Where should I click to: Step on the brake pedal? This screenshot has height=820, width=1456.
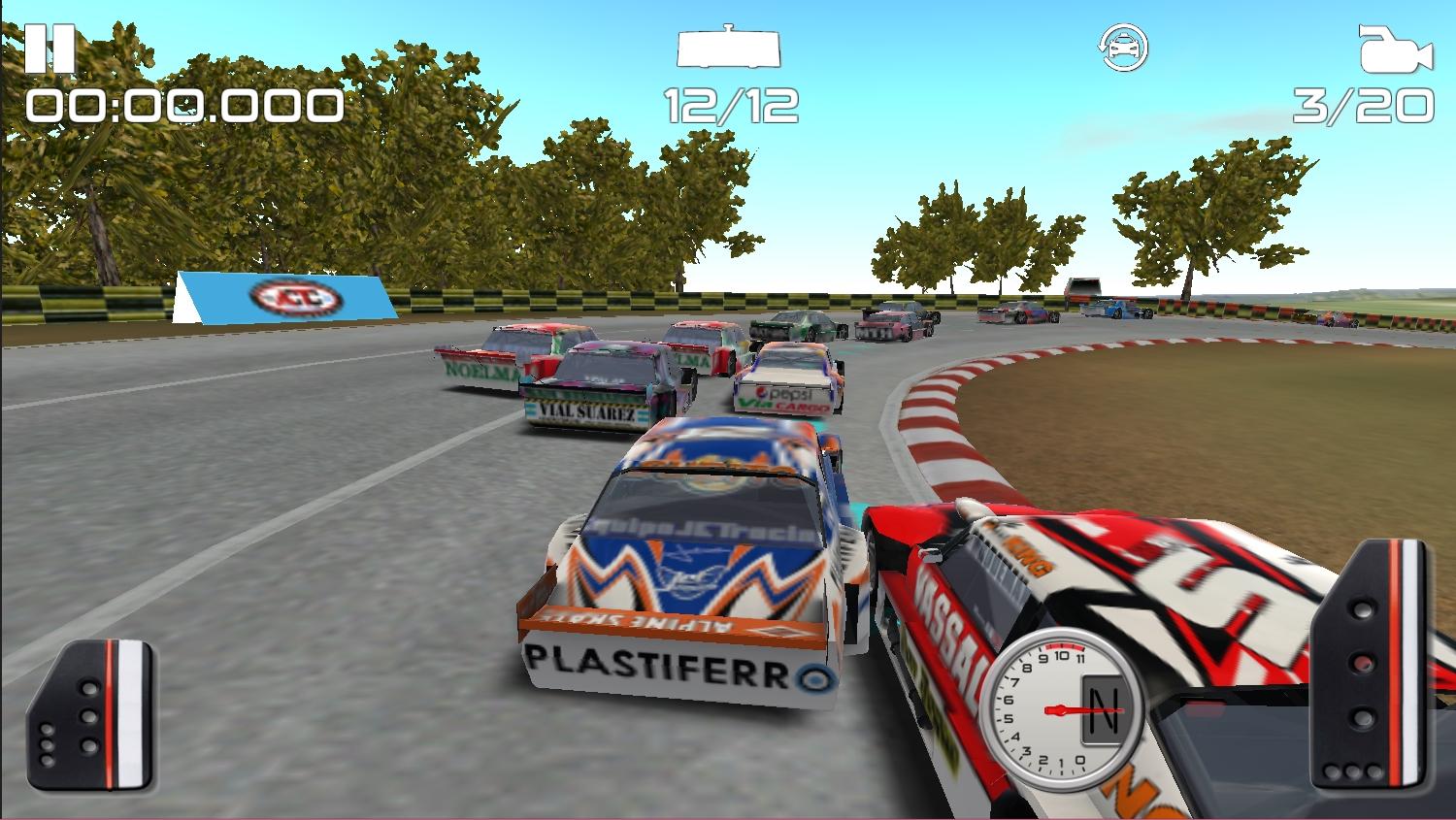point(91,715)
